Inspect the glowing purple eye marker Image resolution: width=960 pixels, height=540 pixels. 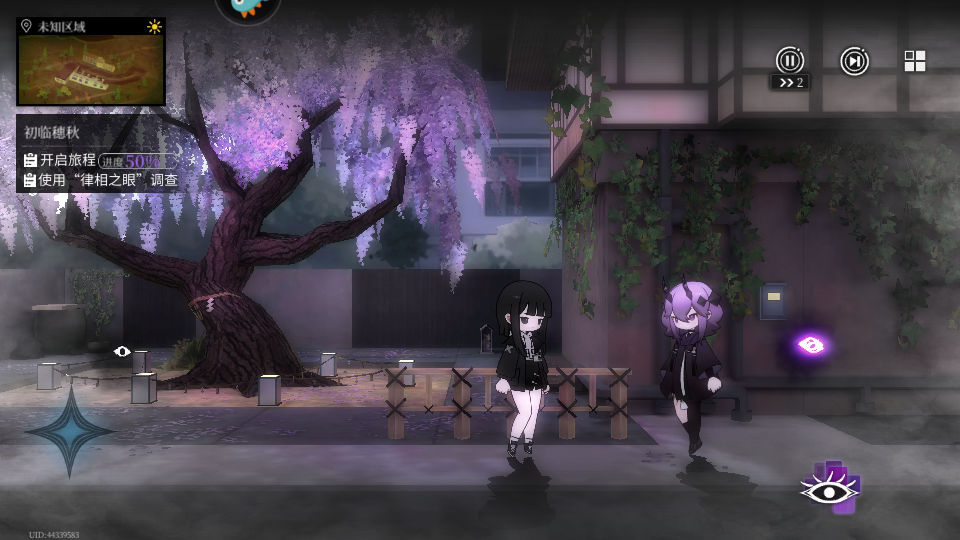tap(811, 345)
